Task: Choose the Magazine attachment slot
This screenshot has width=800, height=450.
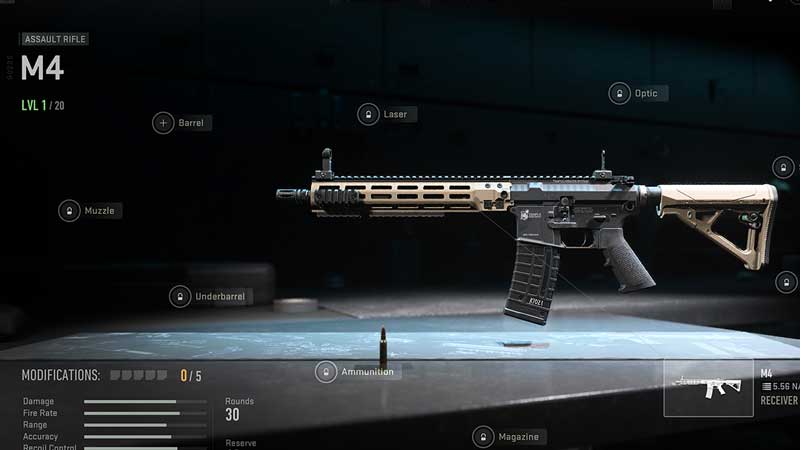Action: [x=484, y=437]
